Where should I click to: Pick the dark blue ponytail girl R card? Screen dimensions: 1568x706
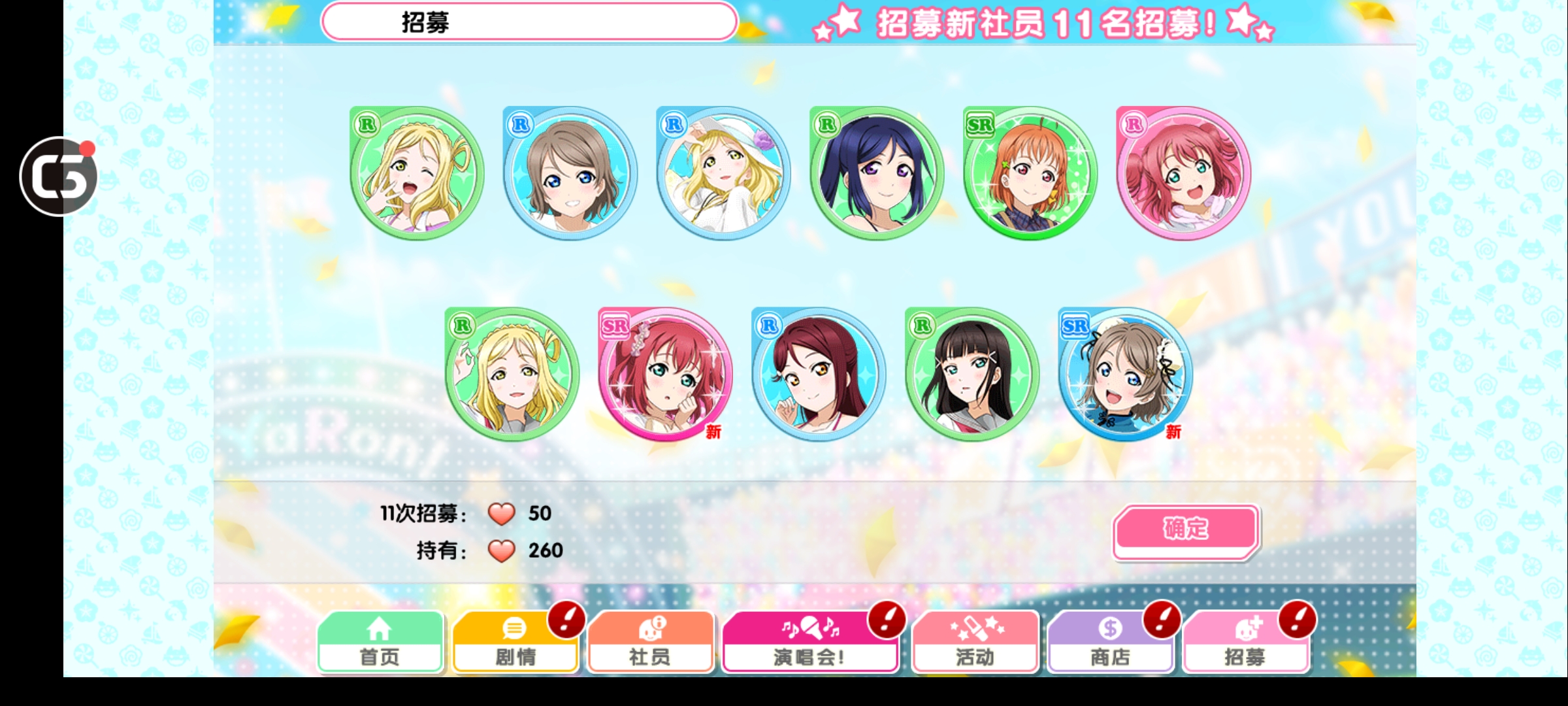pyautogui.click(x=877, y=173)
